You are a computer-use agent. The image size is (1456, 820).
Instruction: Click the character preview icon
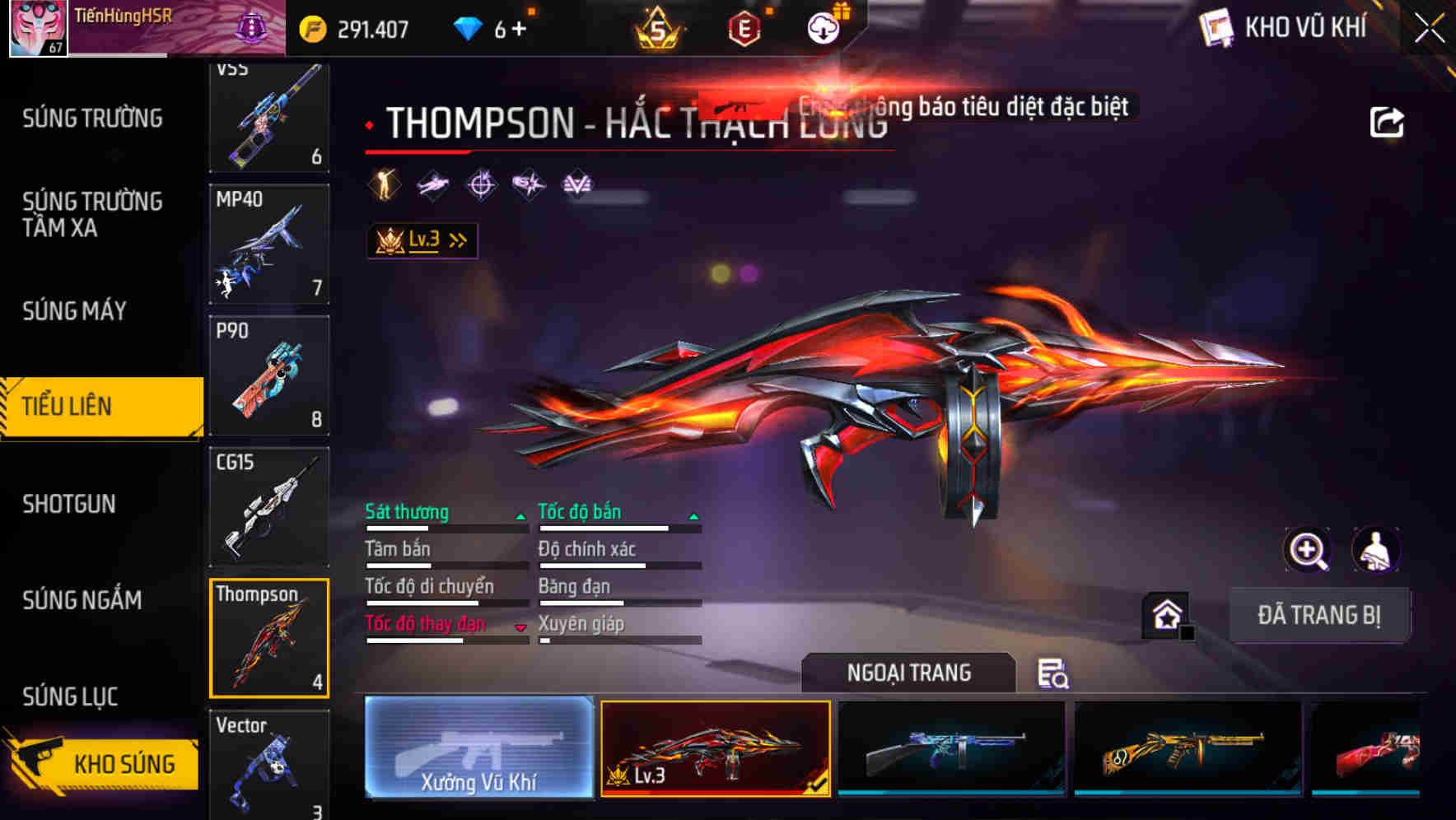1375,550
